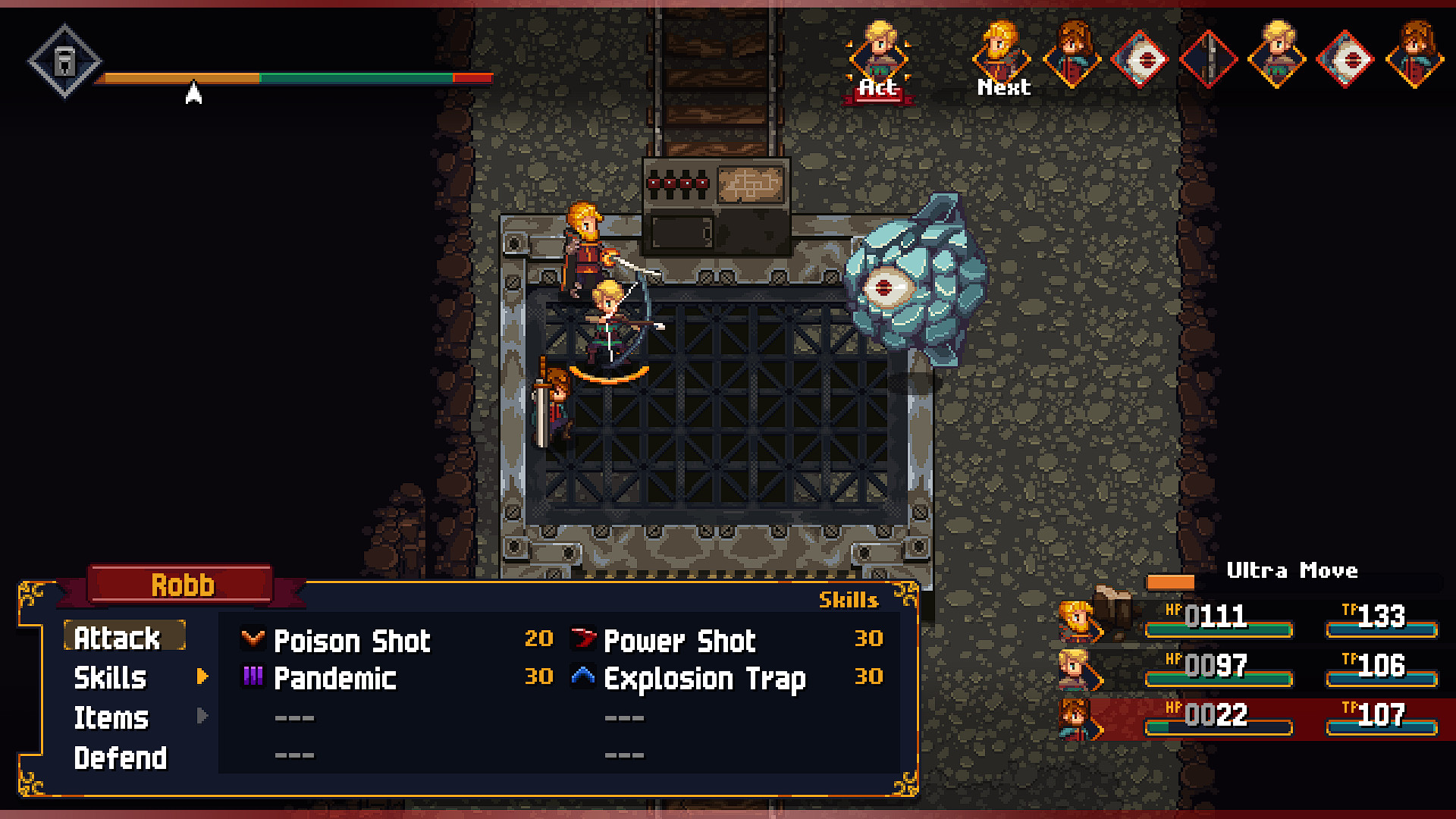Select the acting character's portrait in turn order
The image size is (1456, 819).
click(x=880, y=55)
